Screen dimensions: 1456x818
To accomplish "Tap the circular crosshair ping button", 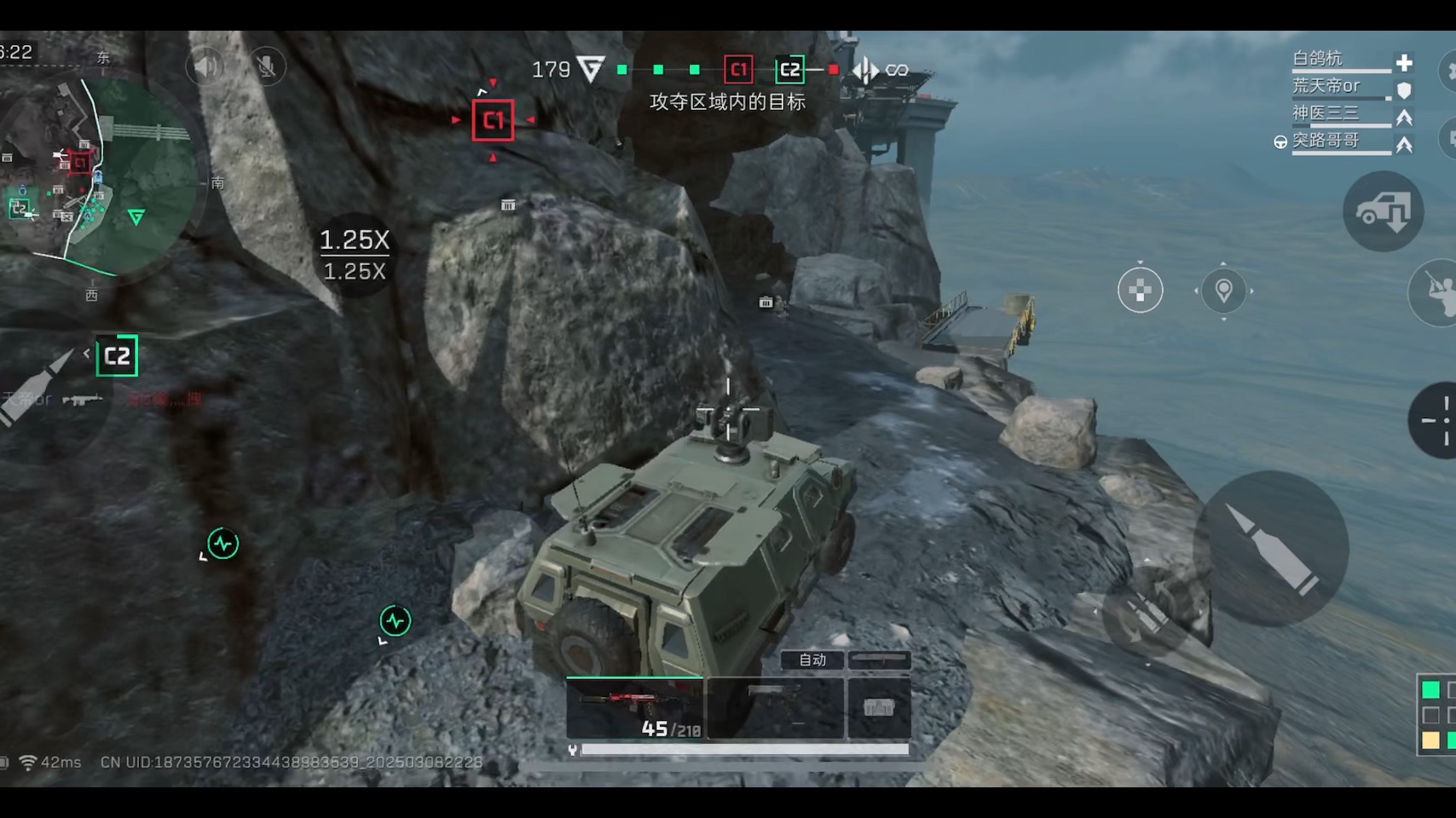I will coord(1140,291).
